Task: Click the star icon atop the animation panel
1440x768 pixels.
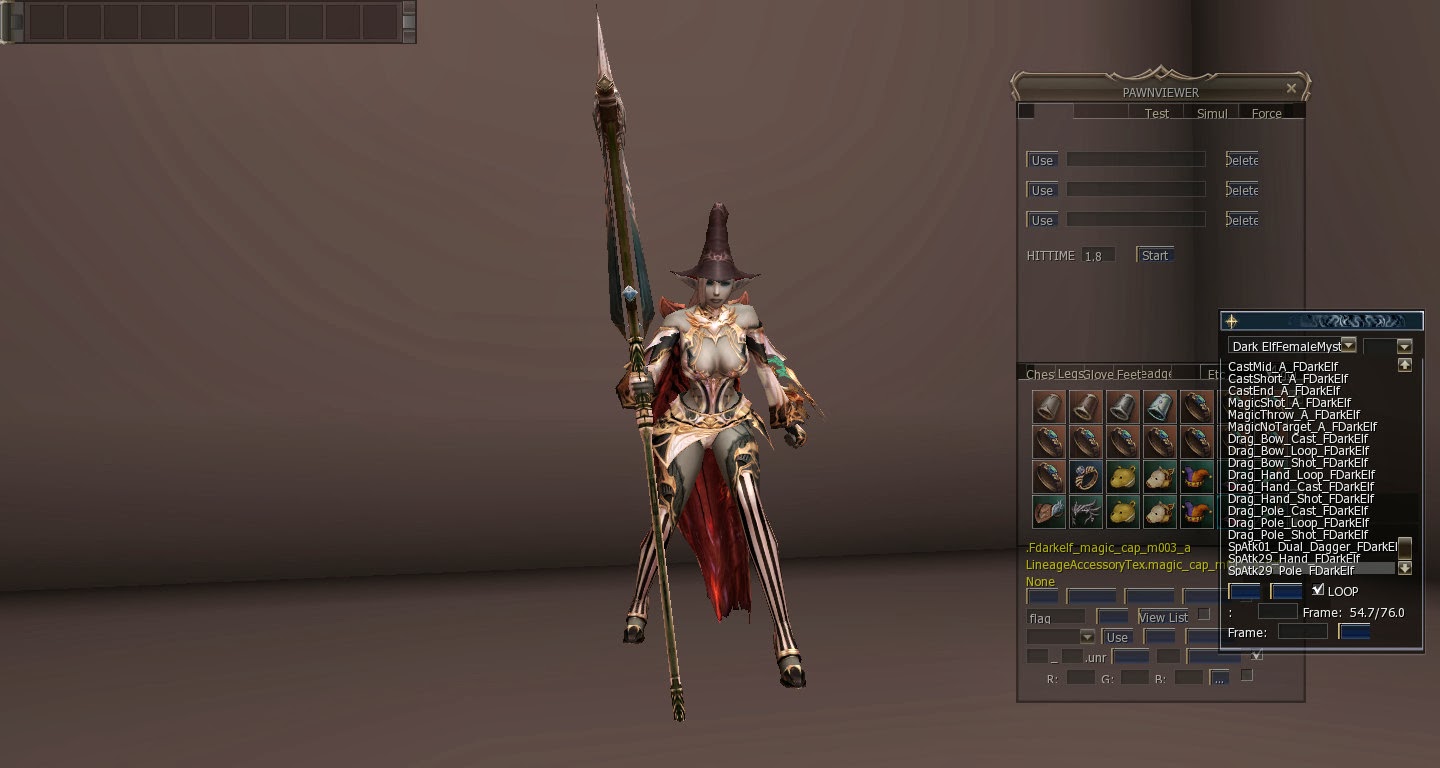Action: (1232, 321)
